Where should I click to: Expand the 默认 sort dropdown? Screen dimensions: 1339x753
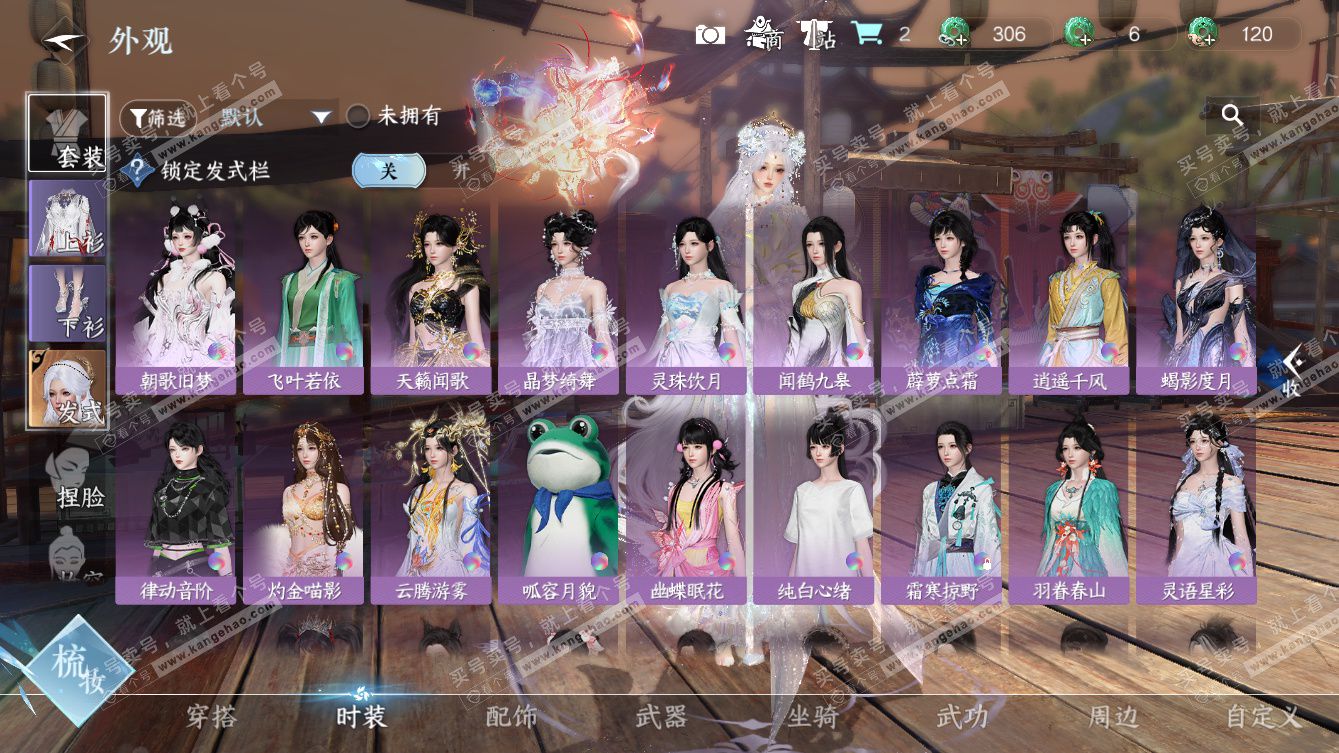(x=320, y=117)
